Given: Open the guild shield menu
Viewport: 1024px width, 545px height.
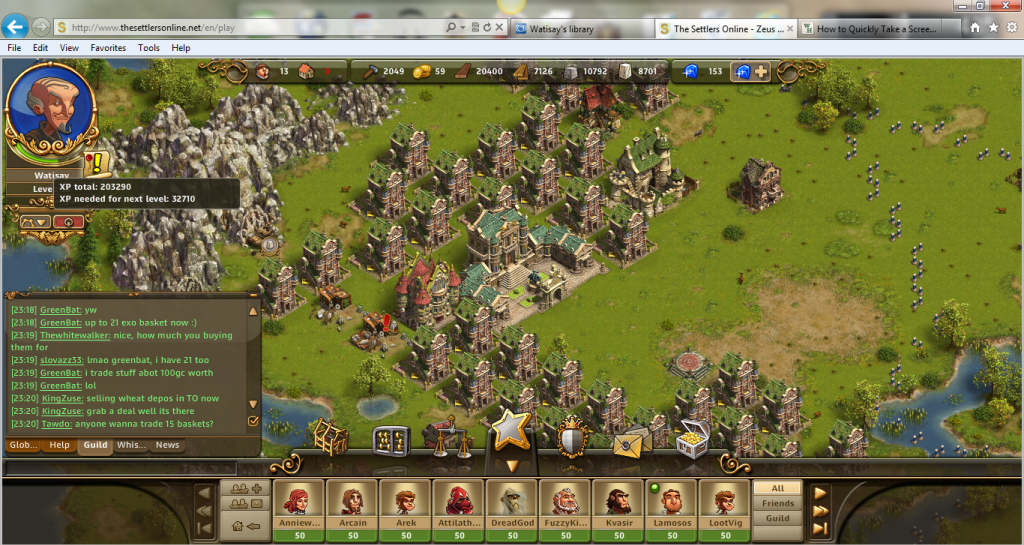Looking at the screenshot, I should pyautogui.click(x=571, y=436).
